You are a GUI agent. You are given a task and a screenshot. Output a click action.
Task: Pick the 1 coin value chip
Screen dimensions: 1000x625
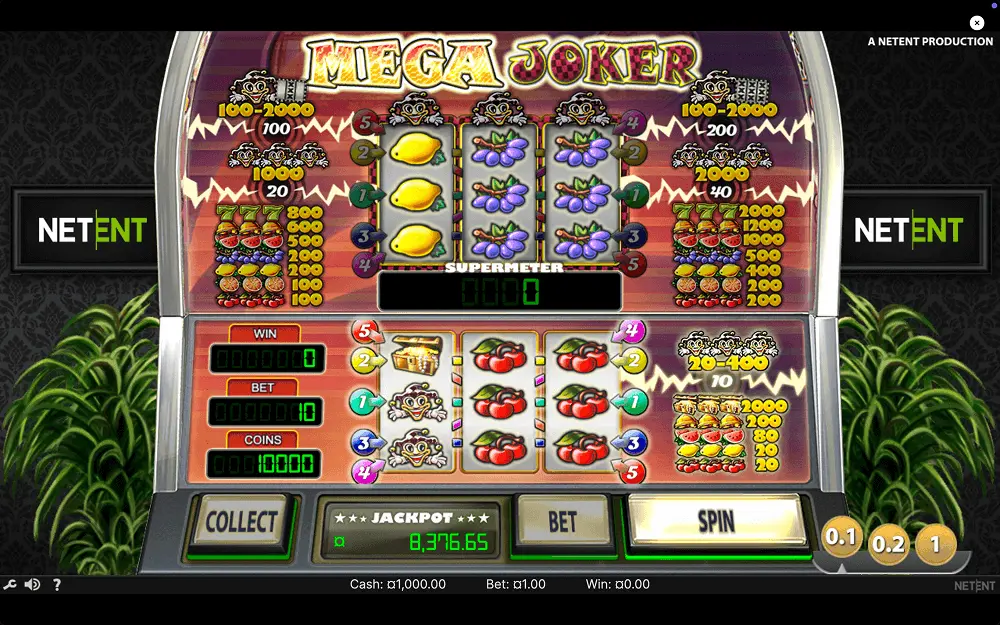[935, 544]
